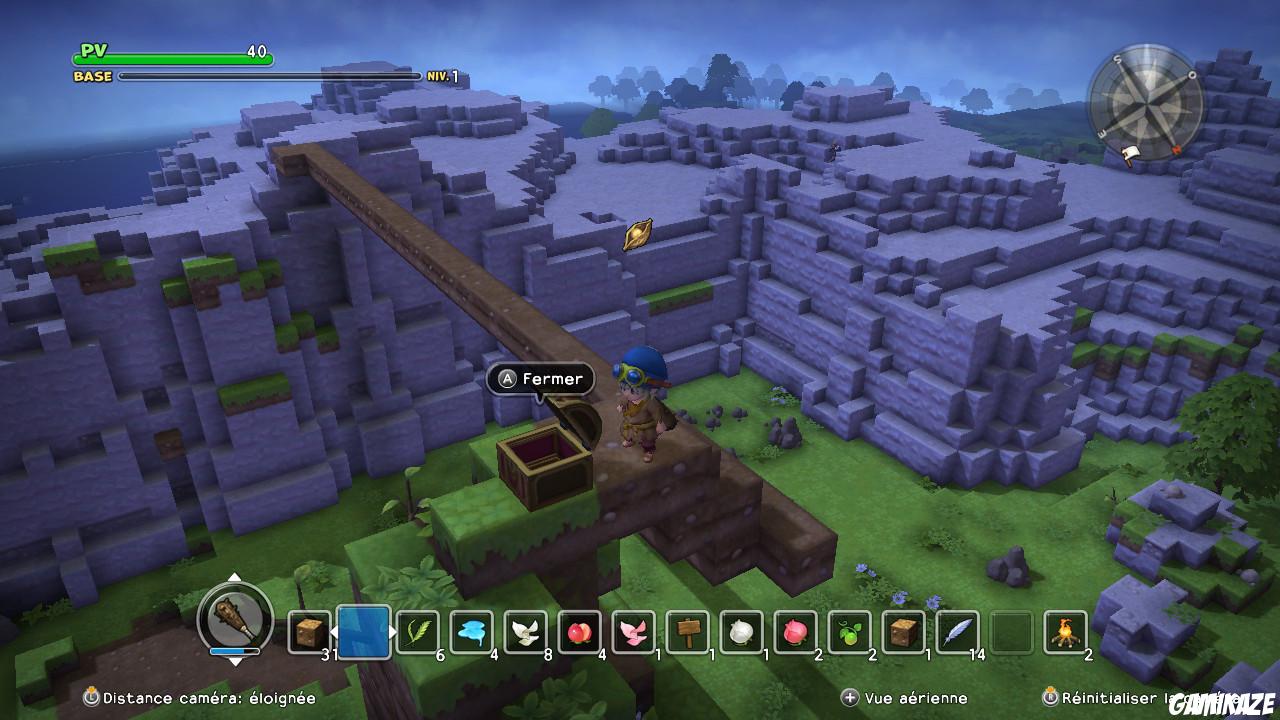Select the green seedling item

click(847, 631)
